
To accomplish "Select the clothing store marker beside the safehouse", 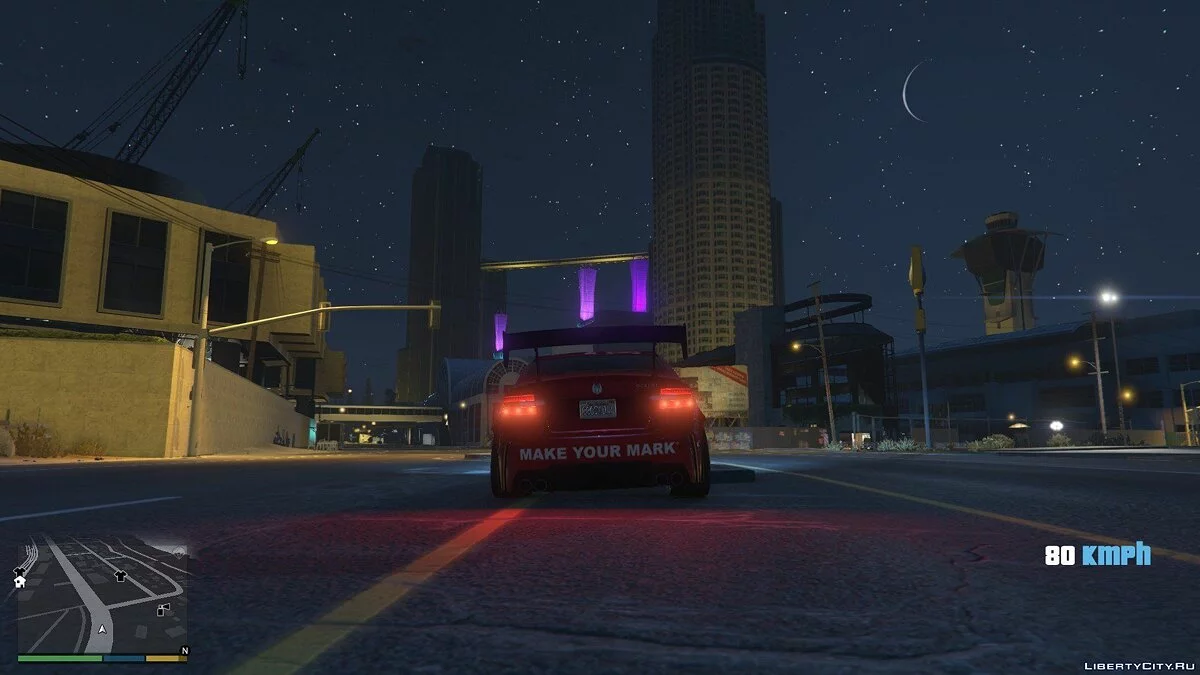I will pyautogui.click(x=19, y=571).
